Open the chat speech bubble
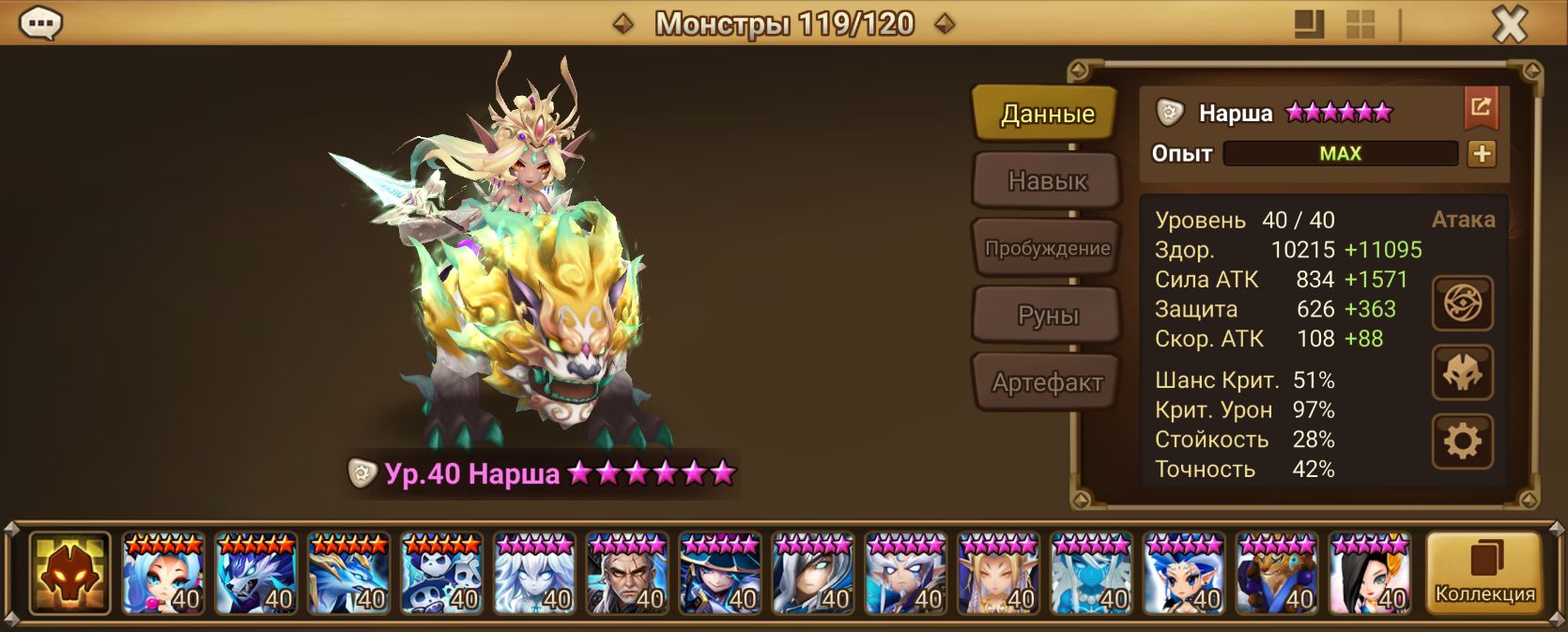The height and width of the screenshot is (632, 1568). click(40, 23)
